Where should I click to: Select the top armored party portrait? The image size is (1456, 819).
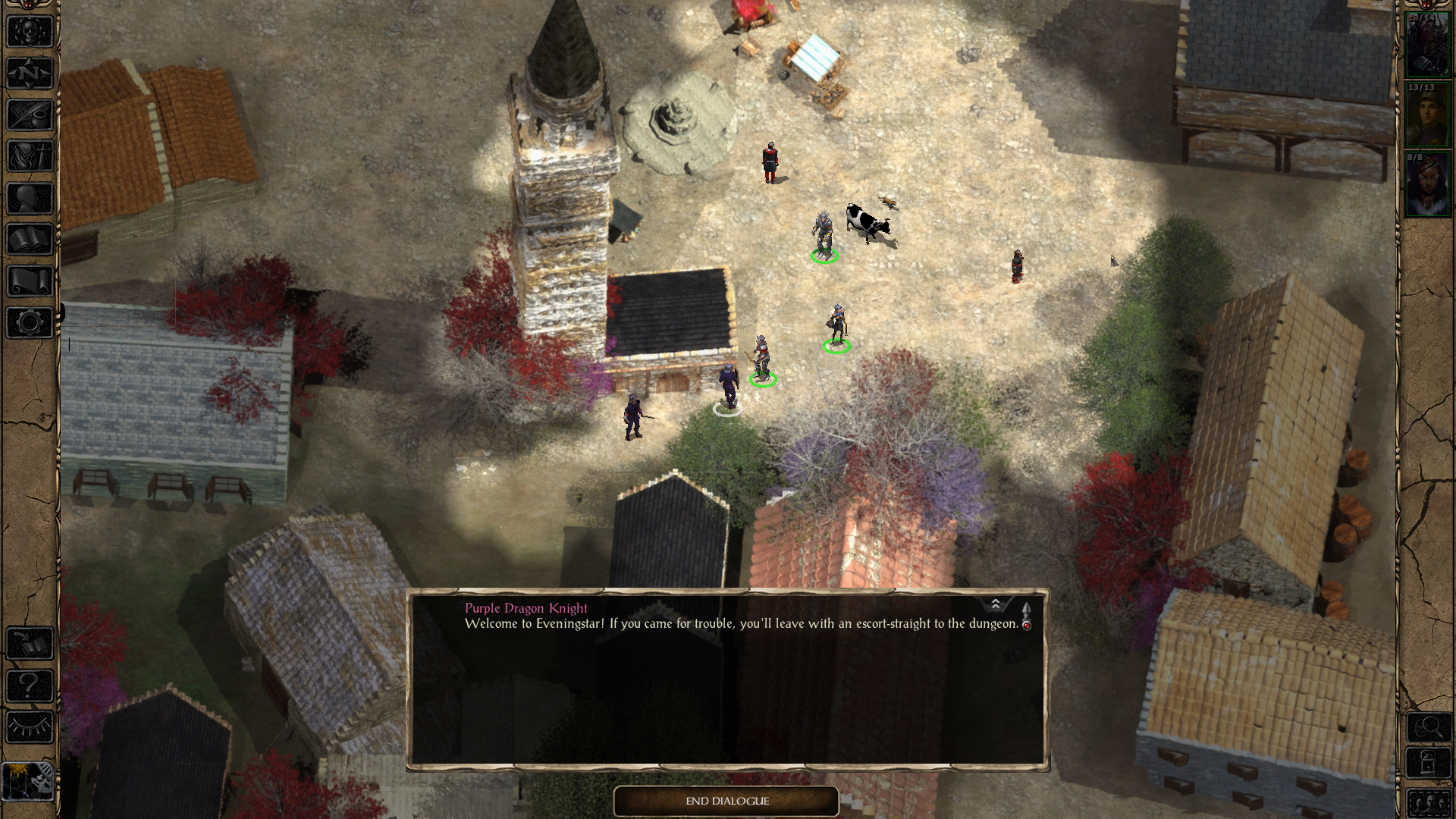point(1426,44)
